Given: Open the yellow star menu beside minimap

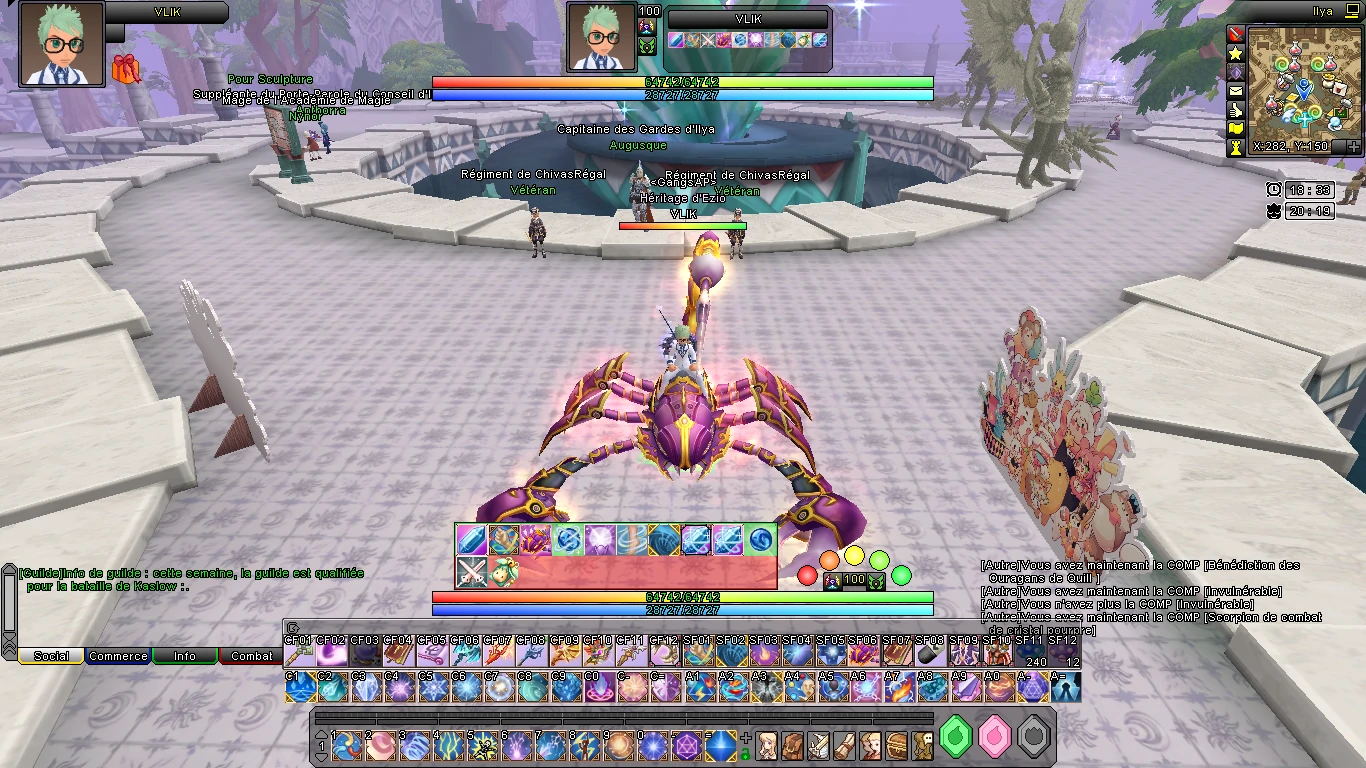Looking at the screenshot, I should [1236, 53].
